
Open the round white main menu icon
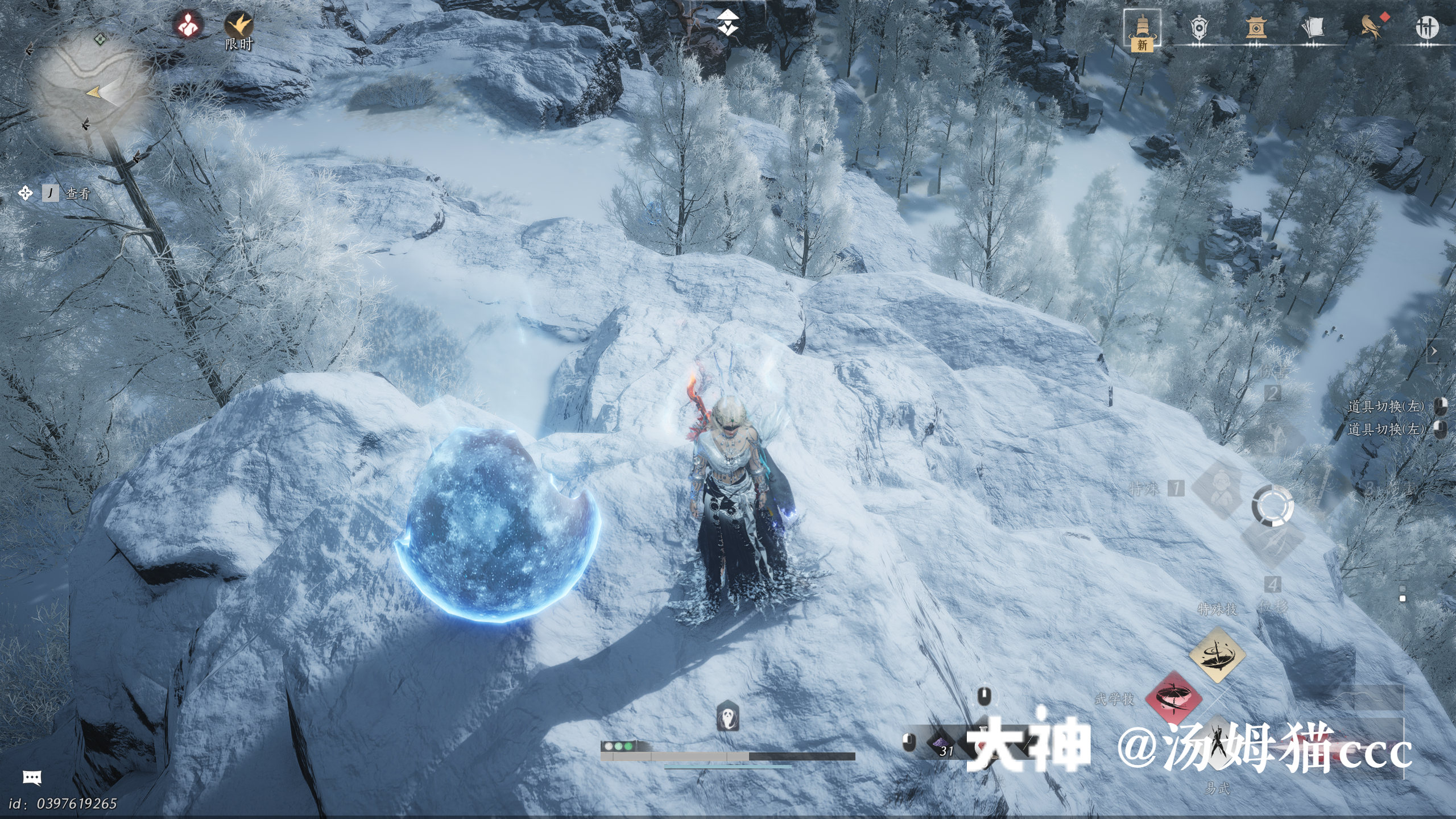click(1426, 27)
